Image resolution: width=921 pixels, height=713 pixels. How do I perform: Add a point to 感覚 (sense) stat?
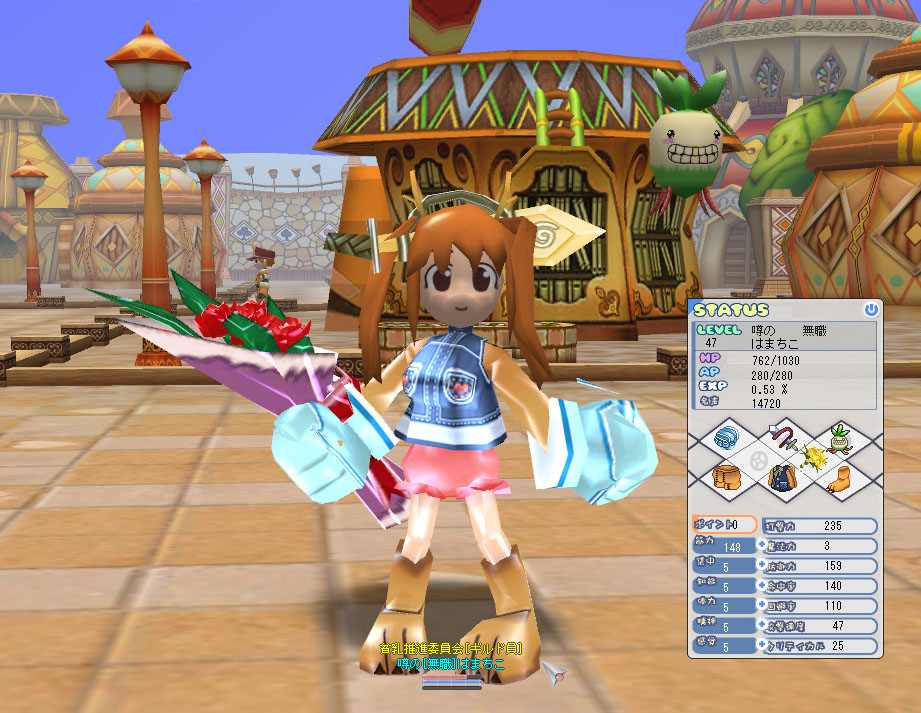click(763, 646)
